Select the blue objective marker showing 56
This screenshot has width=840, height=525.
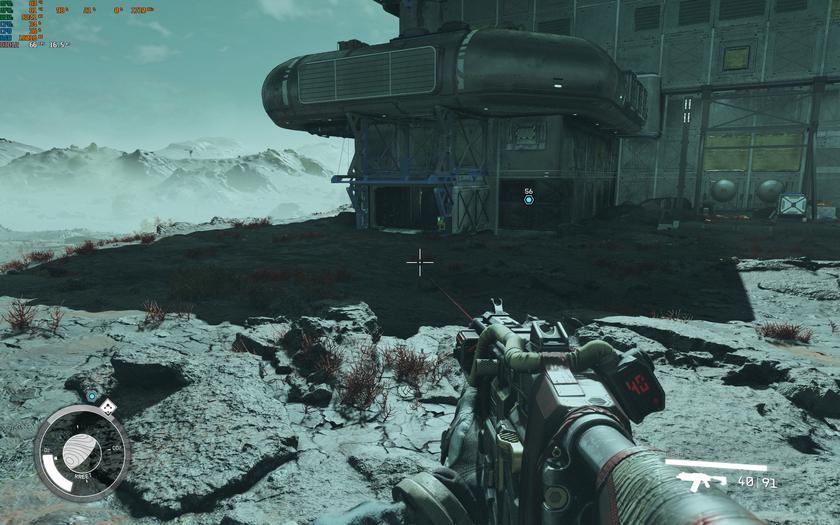529,200
